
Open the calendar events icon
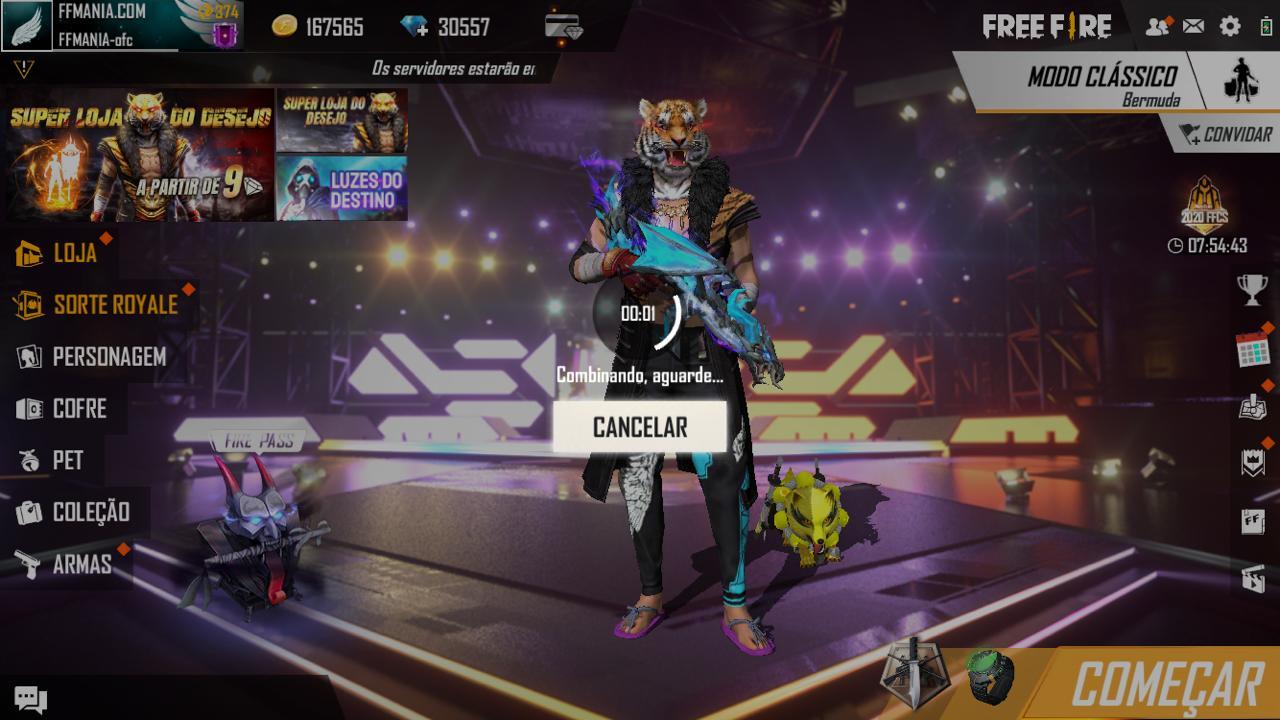[x=1252, y=349]
